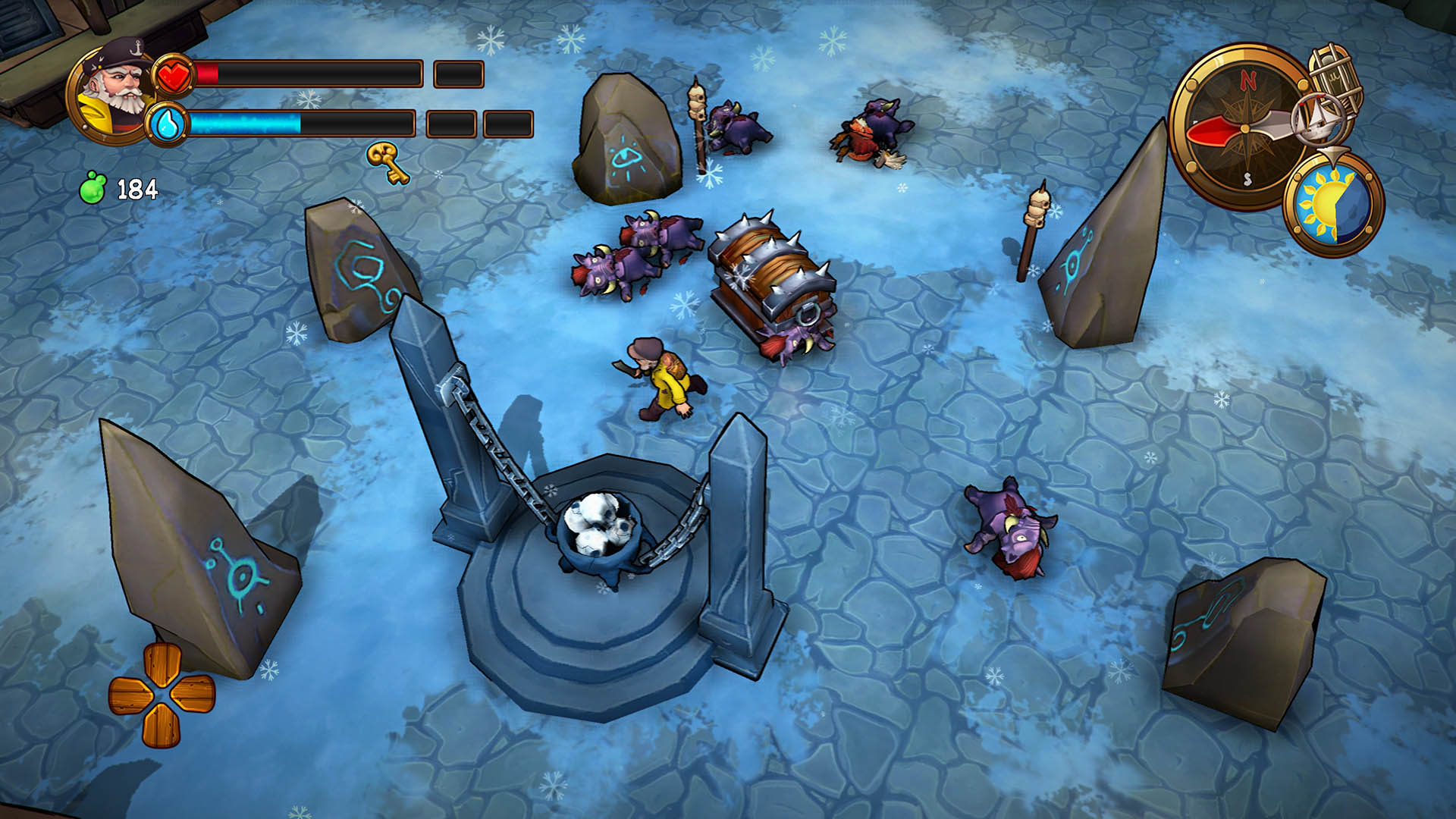Click the ship marker on the compass
1456x819 pixels.
1321,118
